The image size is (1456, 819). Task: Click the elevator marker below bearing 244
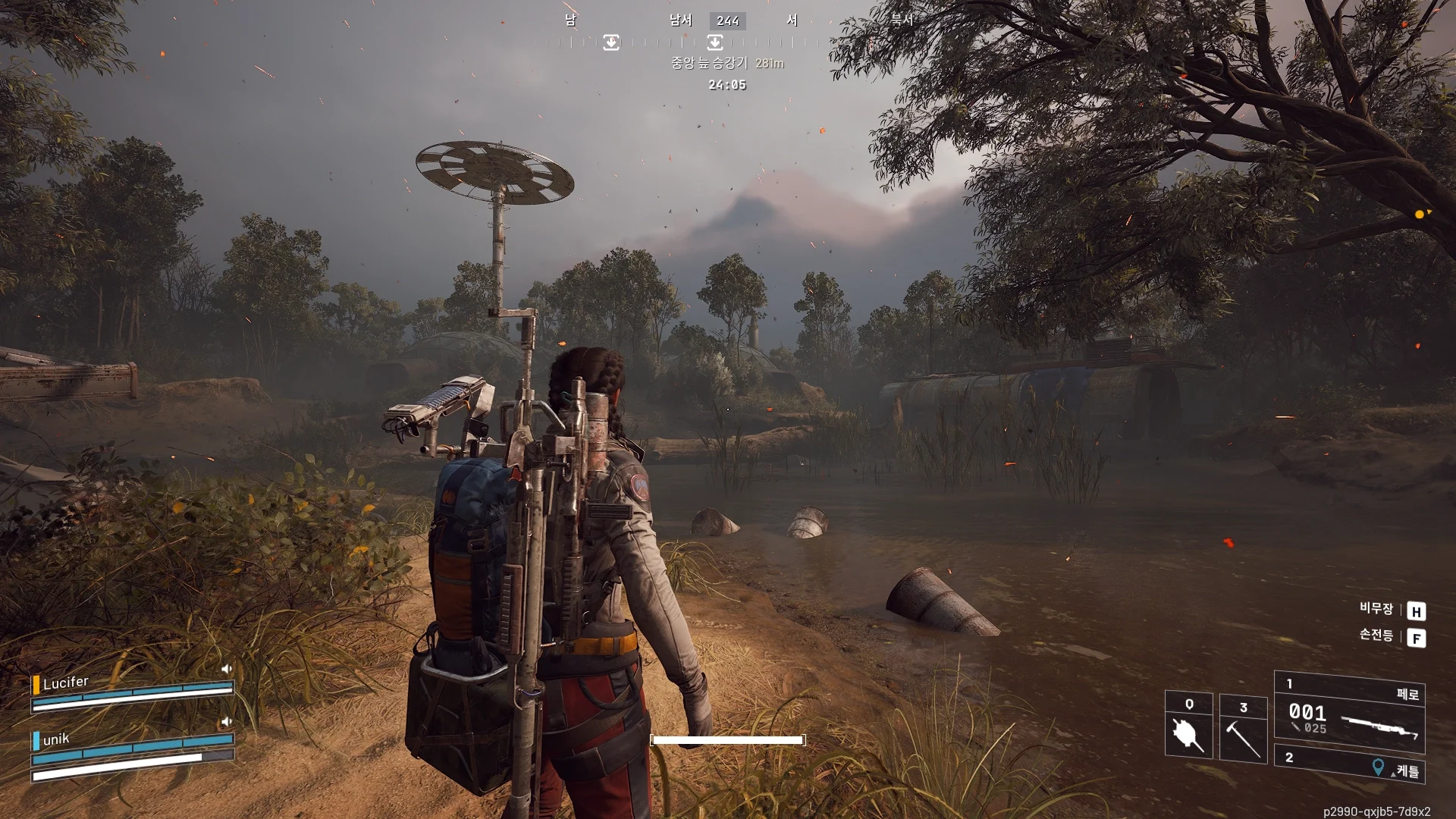[714, 42]
